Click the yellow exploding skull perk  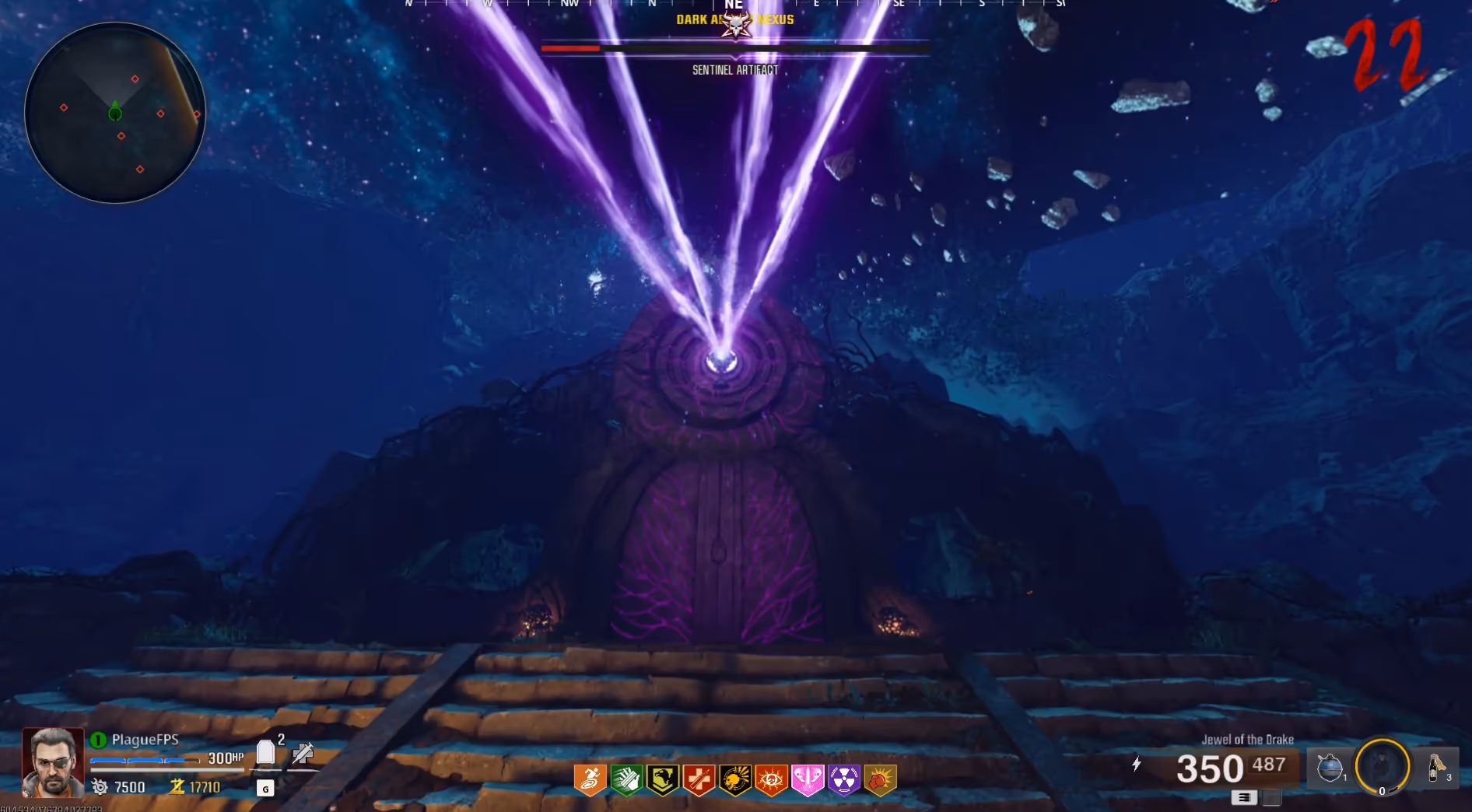(734, 779)
